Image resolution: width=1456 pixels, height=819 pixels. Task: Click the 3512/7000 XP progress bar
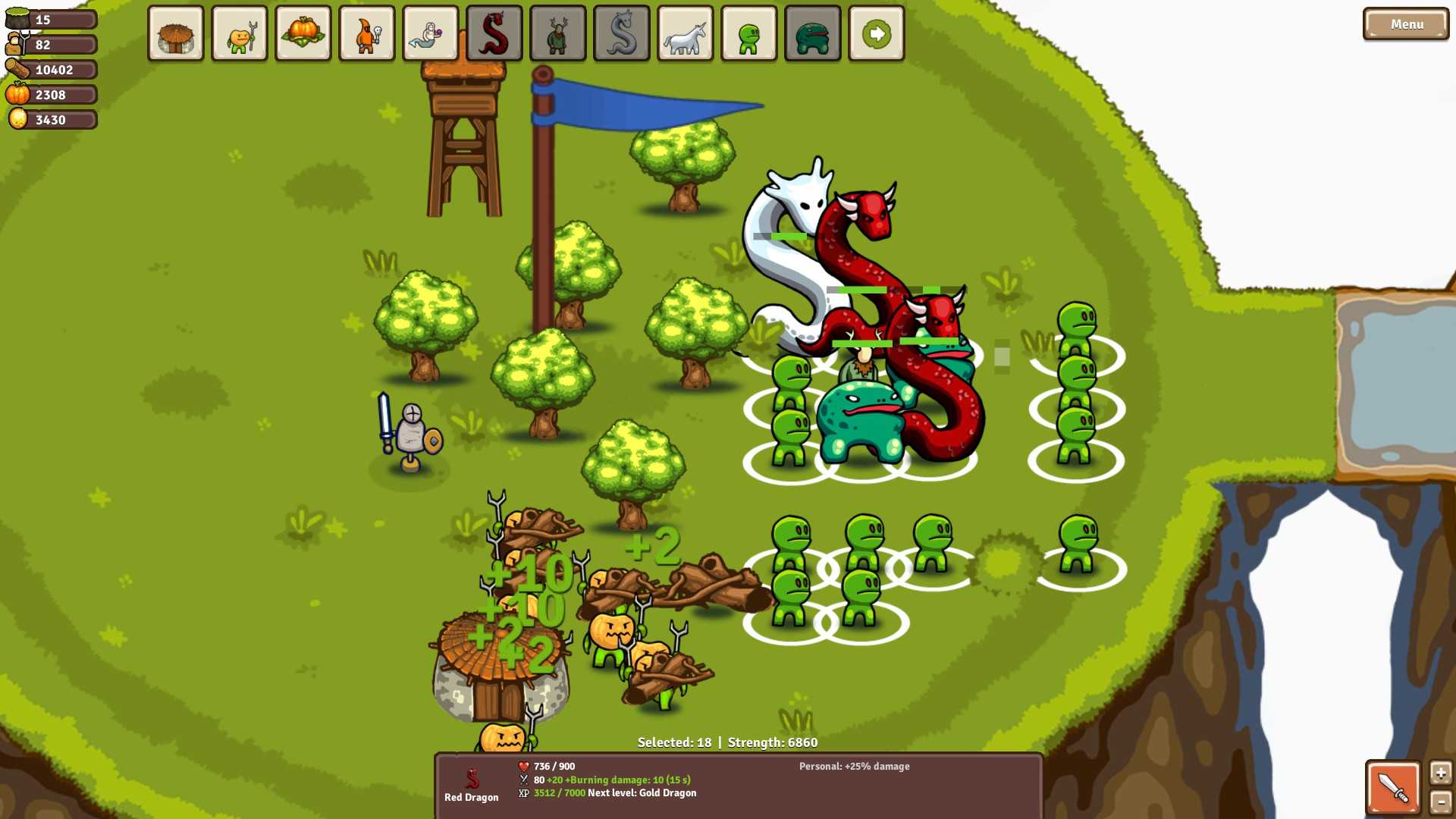[558, 792]
